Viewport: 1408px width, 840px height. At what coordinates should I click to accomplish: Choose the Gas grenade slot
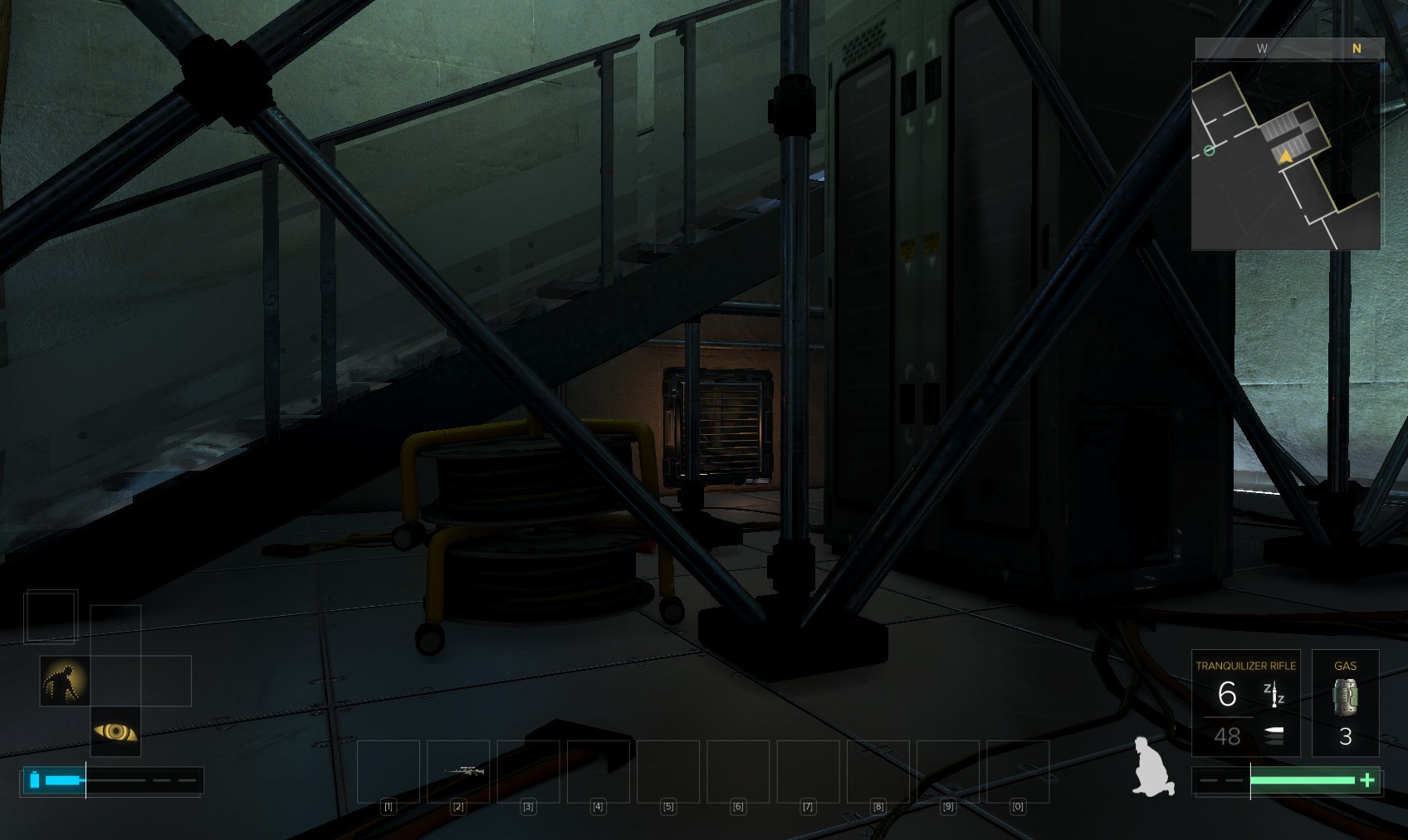(1345, 703)
